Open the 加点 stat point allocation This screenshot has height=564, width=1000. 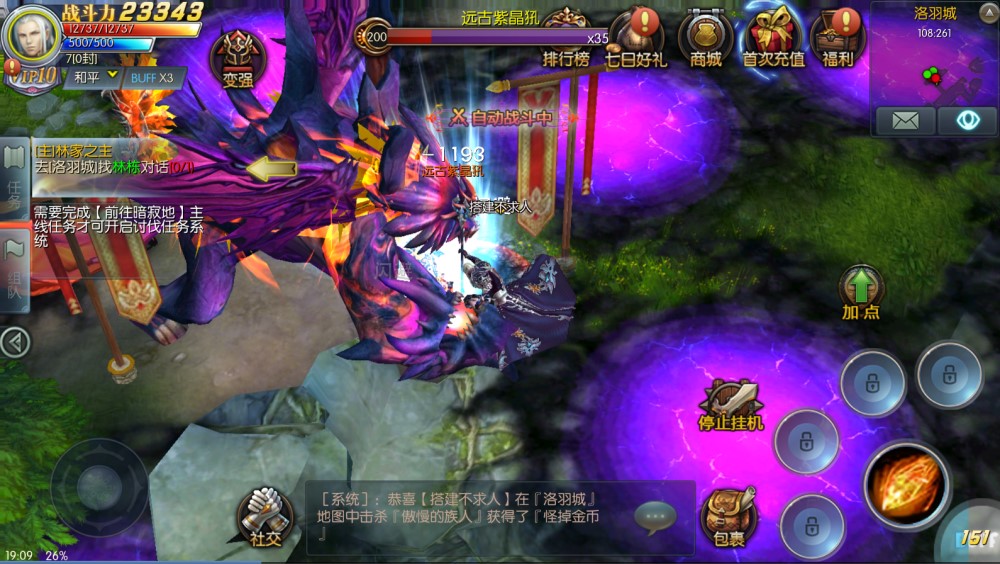[x=860, y=292]
